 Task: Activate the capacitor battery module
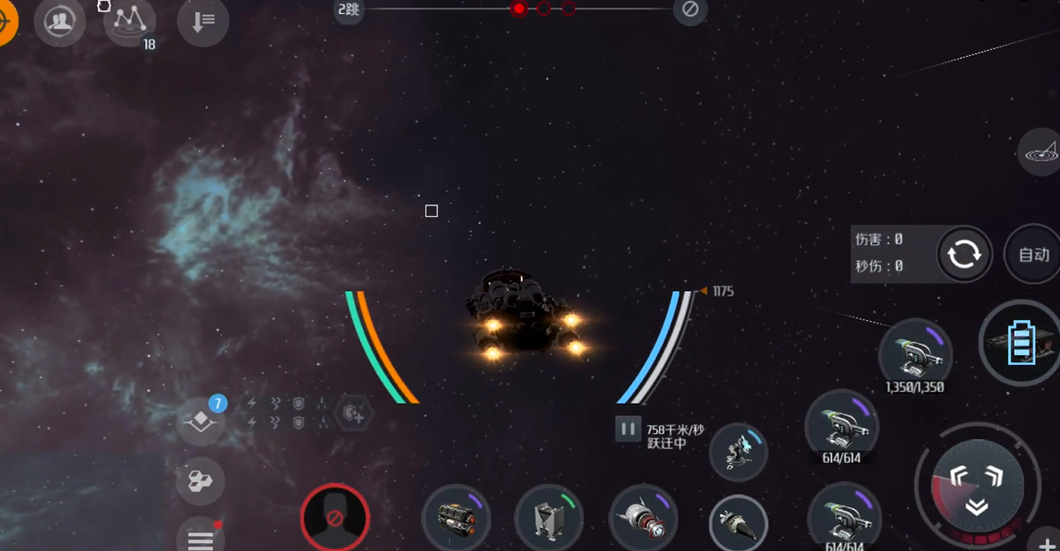click(x=1021, y=344)
